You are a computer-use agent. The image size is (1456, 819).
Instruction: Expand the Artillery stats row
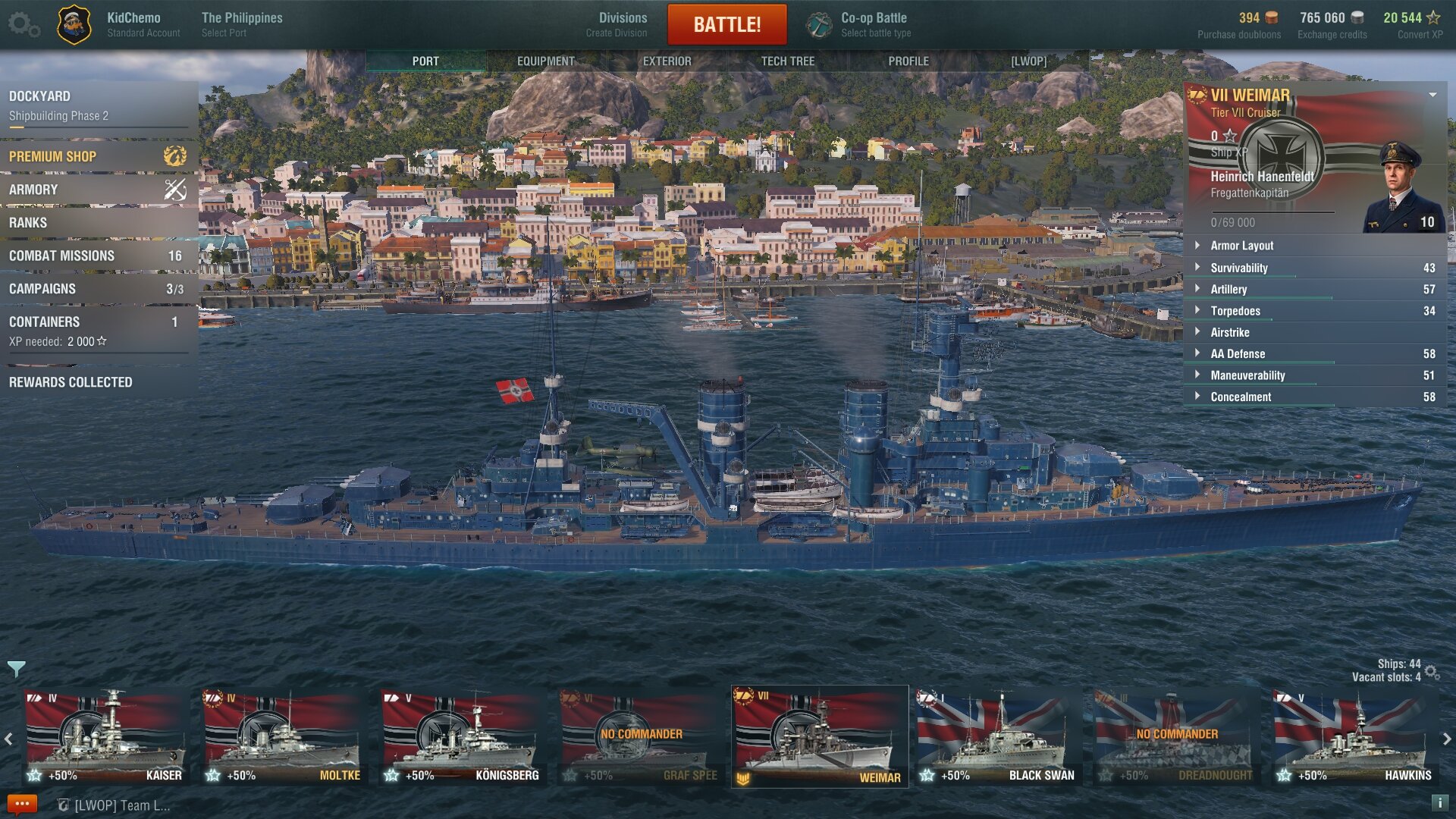click(x=1314, y=289)
